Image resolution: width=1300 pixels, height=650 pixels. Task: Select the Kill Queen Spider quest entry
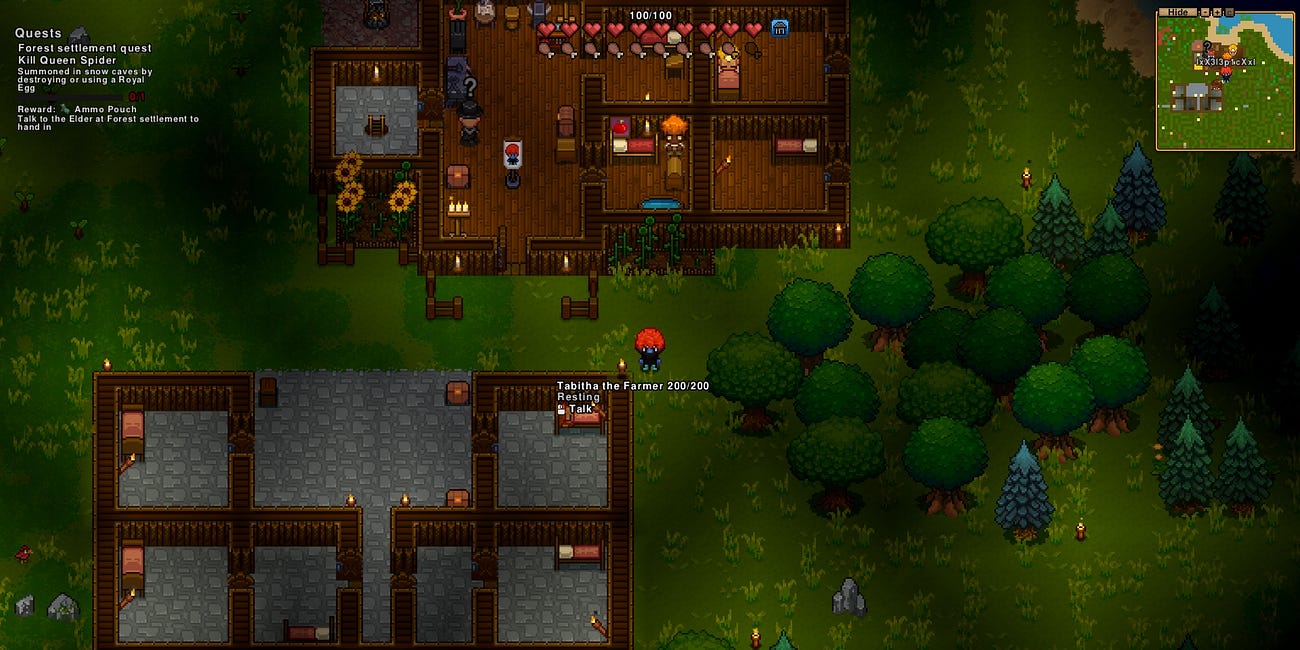(x=67, y=60)
